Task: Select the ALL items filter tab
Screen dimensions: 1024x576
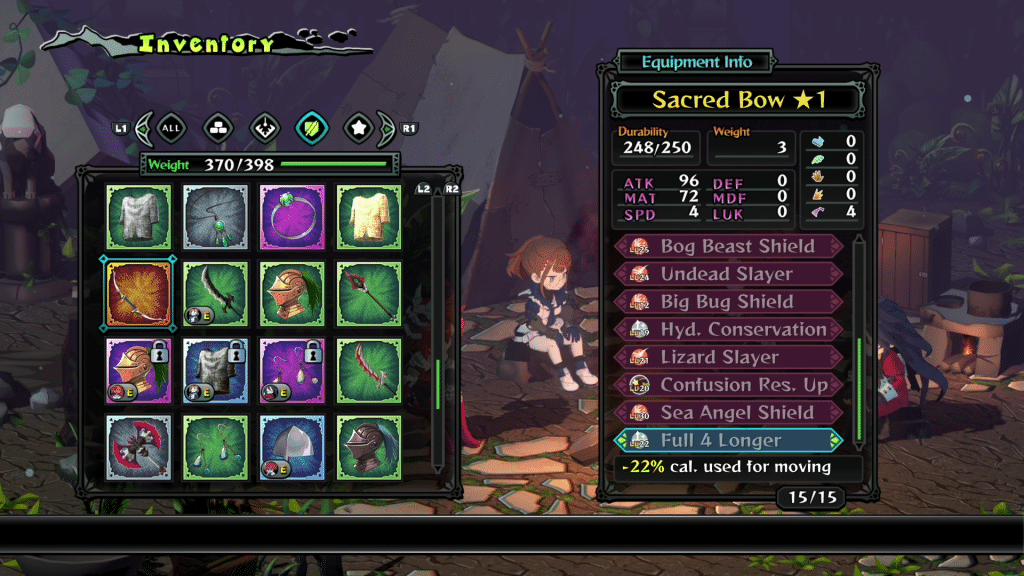Action: point(172,128)
